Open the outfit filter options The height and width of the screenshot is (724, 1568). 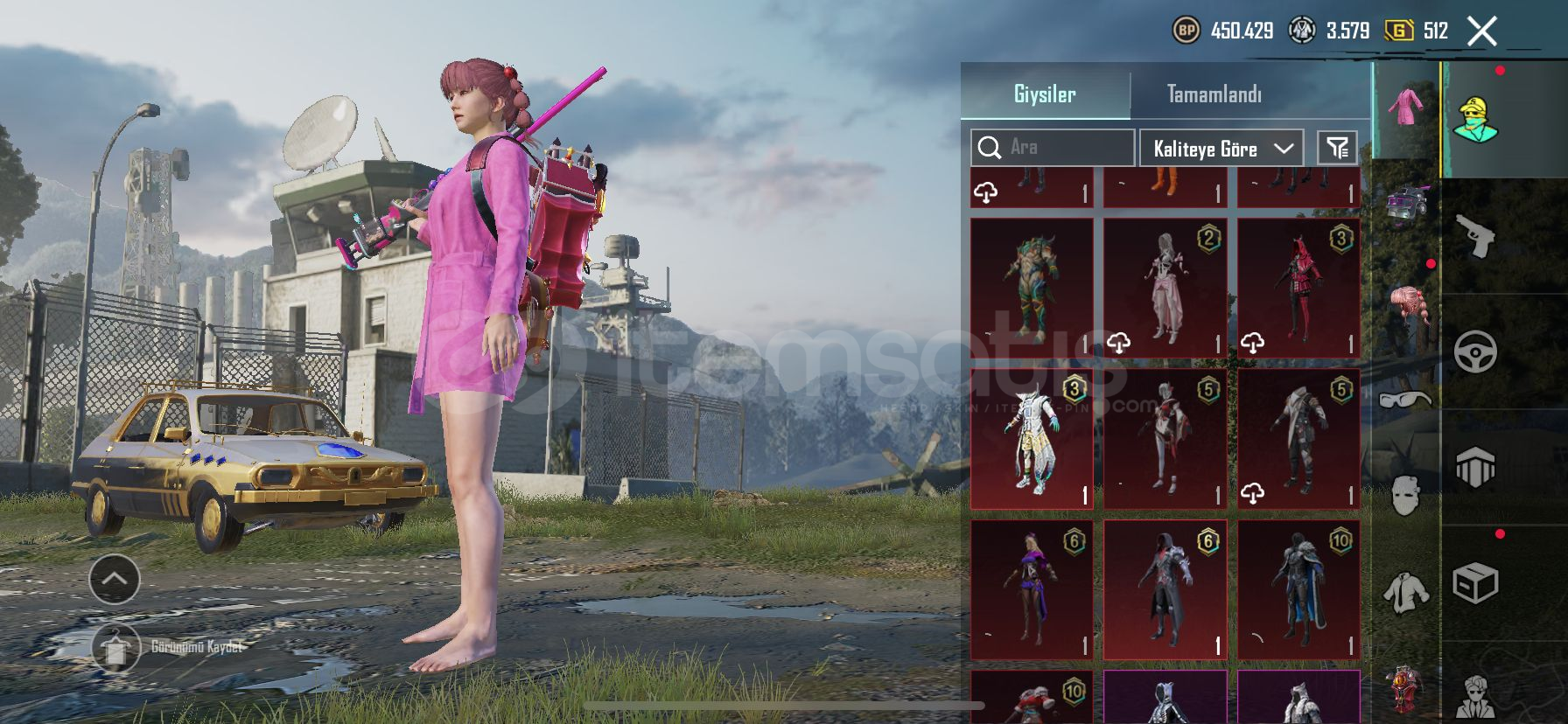pyautogui.click(x=1337, y=148)
